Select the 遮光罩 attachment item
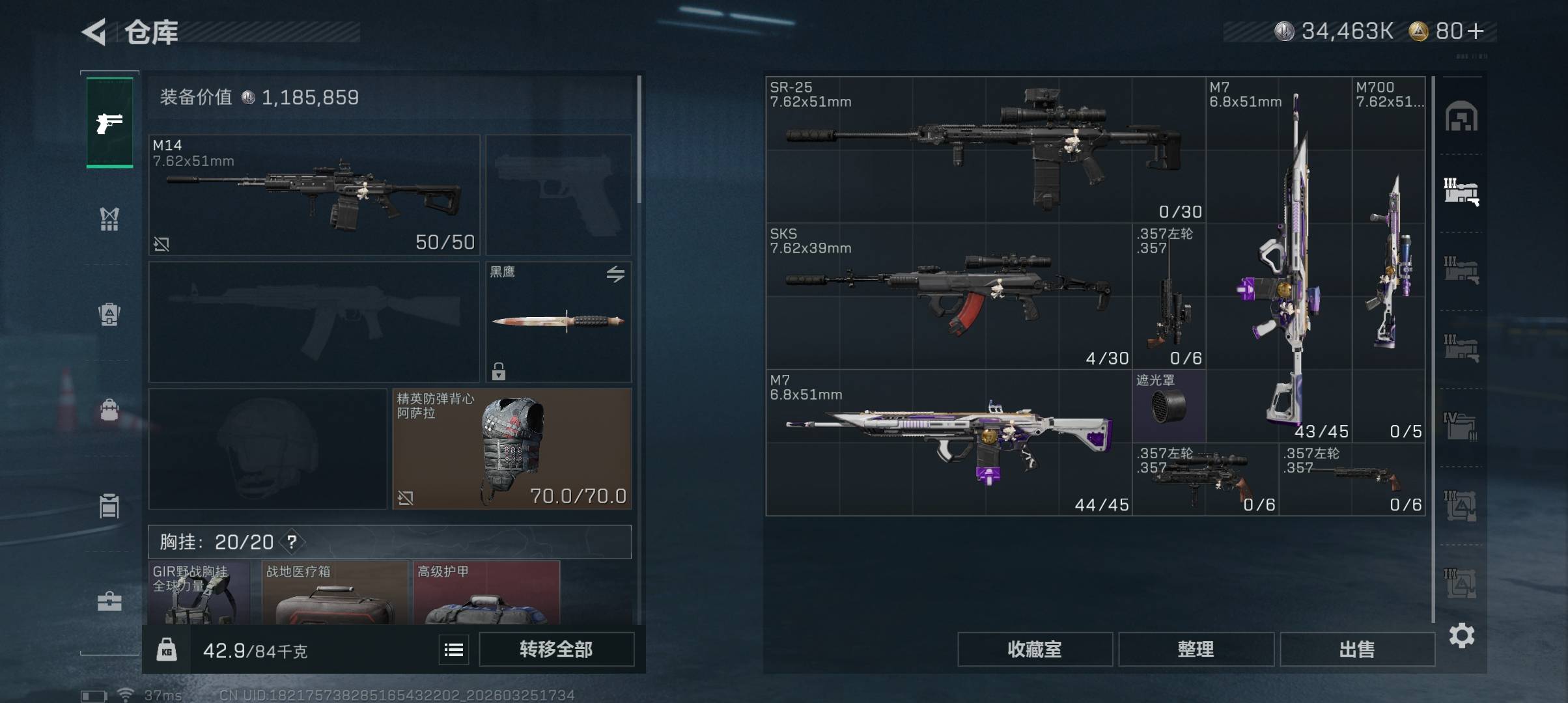The width and height of the screenshot is (1568, 703). pos(1169,406)
